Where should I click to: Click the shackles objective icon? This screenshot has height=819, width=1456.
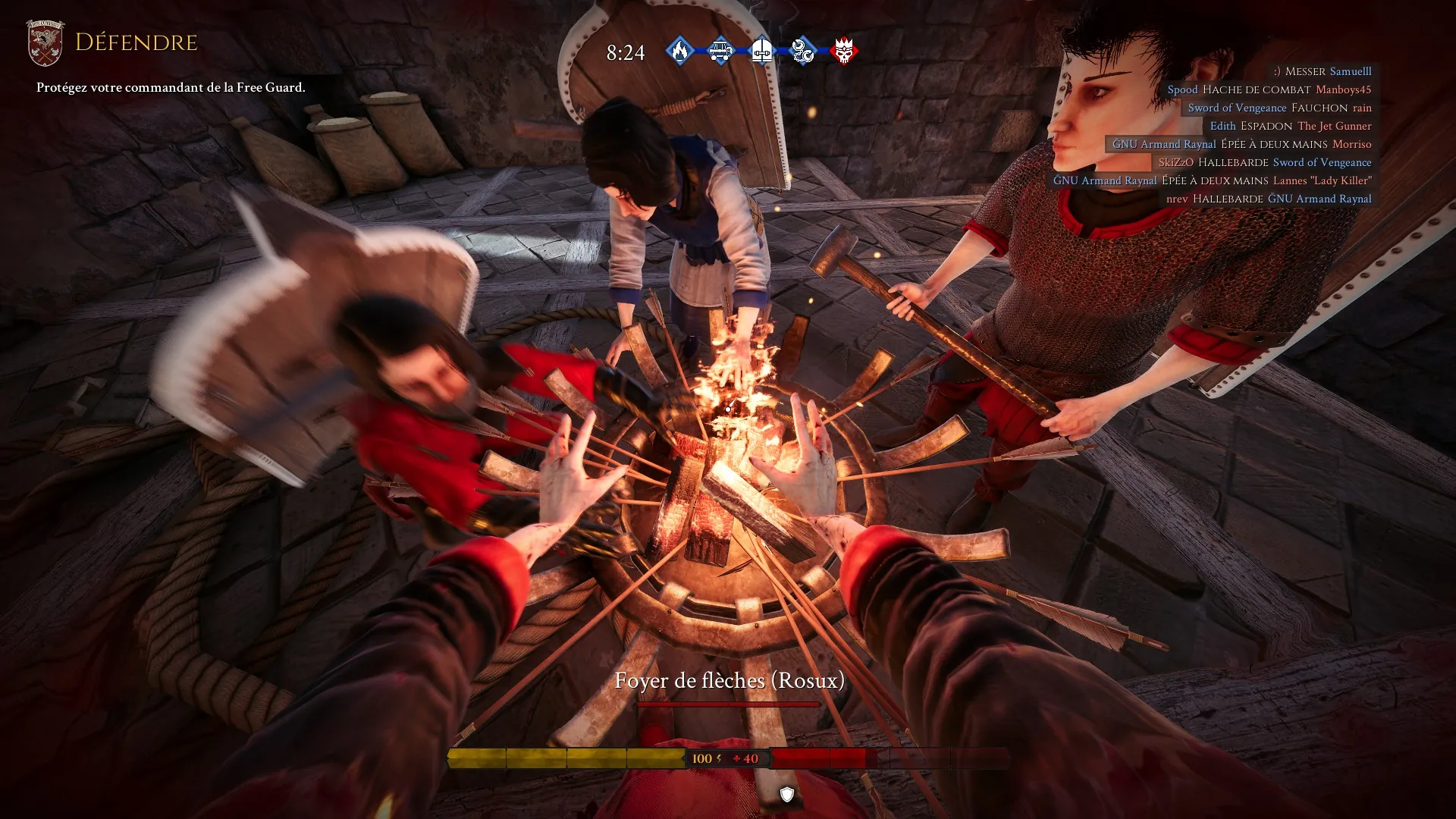(x=802, y=51)
